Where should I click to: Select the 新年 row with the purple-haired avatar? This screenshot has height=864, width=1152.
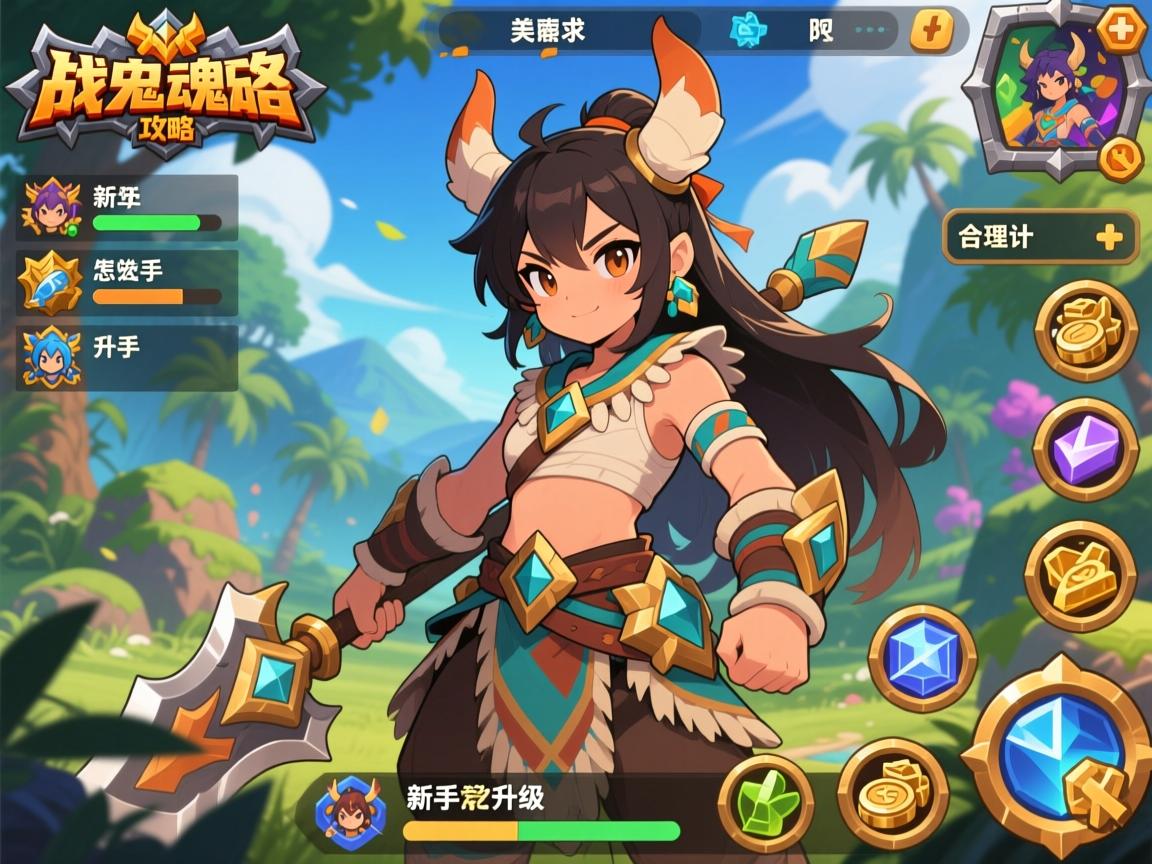tap(127, 208)
